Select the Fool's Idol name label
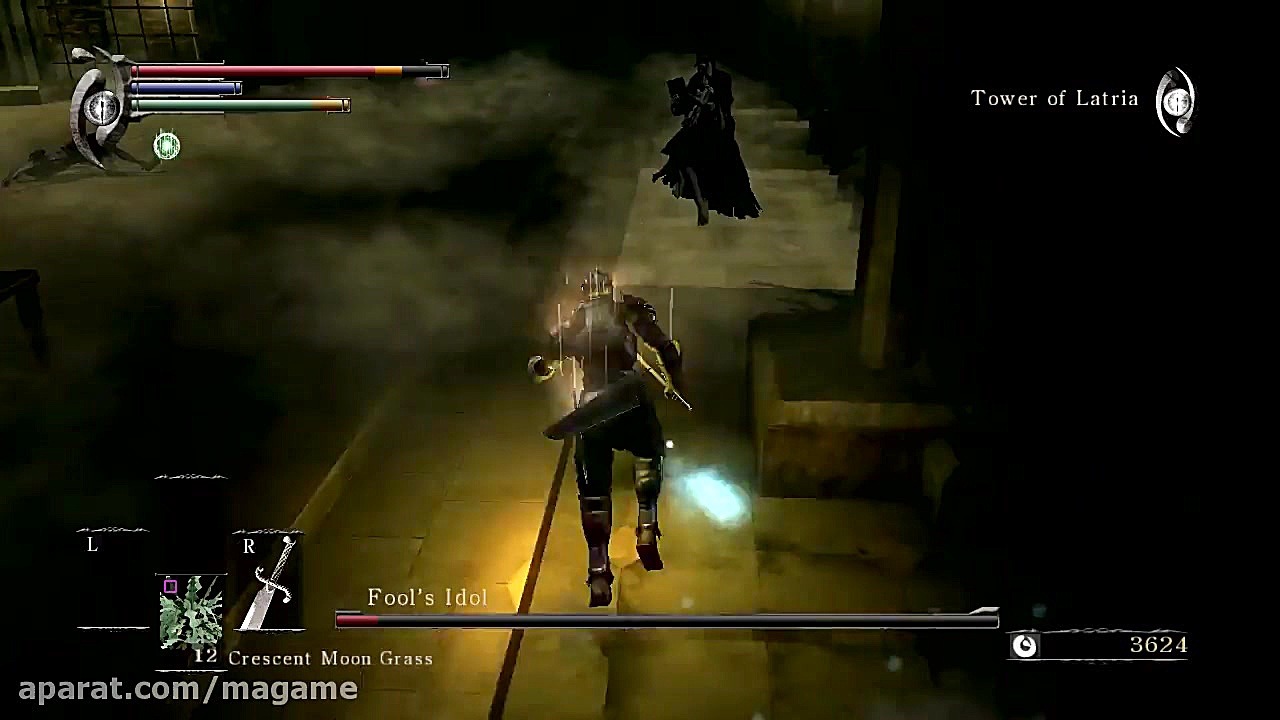Screen dimensions: 1280x720 pos(427,597)
